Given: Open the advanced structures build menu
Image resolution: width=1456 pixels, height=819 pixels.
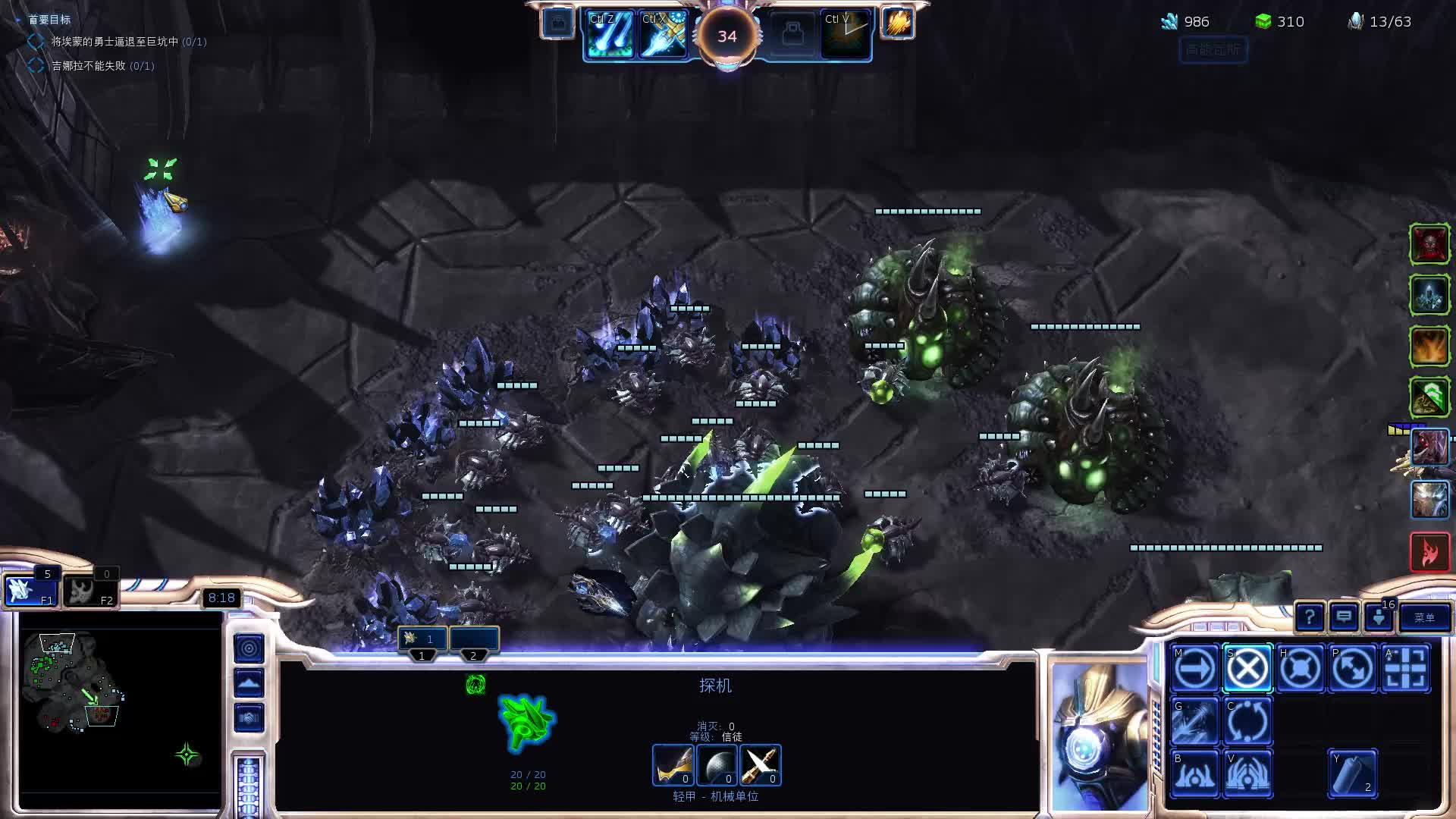Looking at the screenshot, I should pos(1247,773).
